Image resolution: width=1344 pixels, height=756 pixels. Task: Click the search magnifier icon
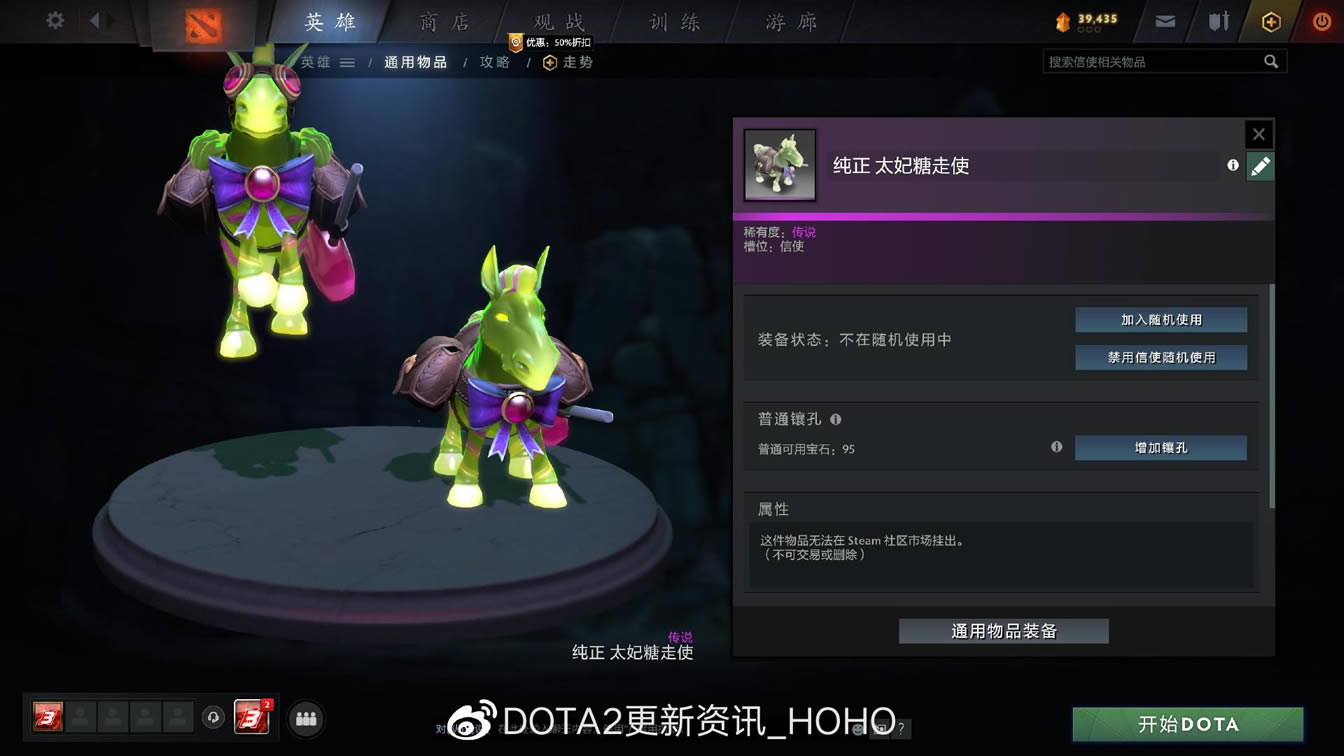tap(1271, 61)
